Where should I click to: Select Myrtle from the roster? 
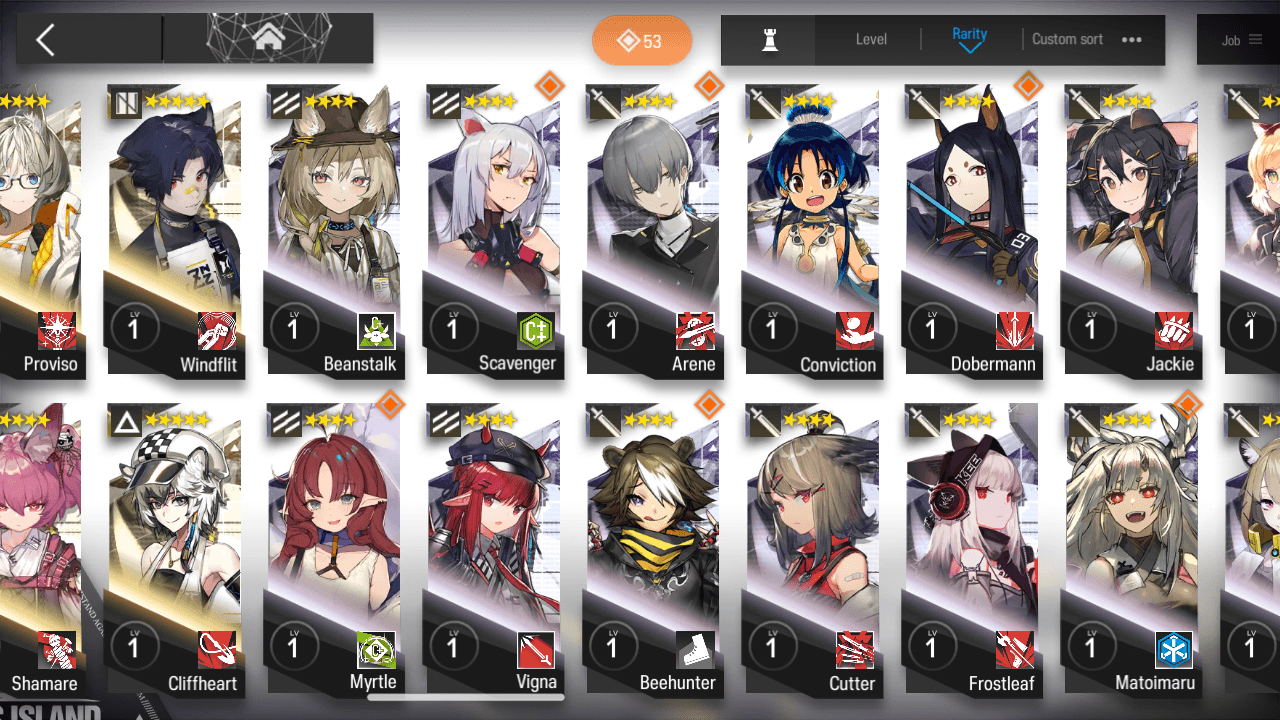[x=334, y=550]
